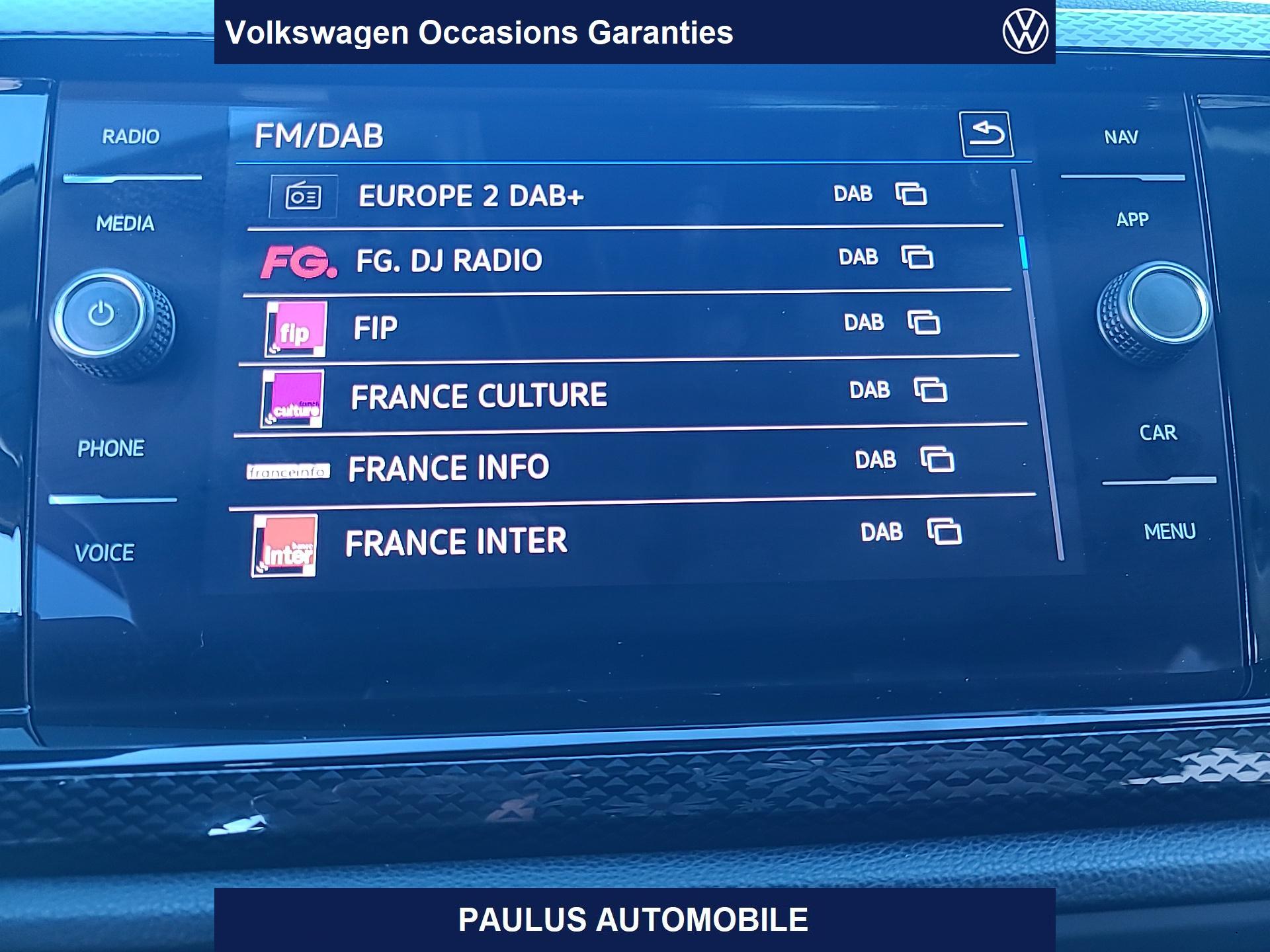This screenshot has width=1270, height=952.
Task: Show the CAR settings
Action: click(1158, 433)
